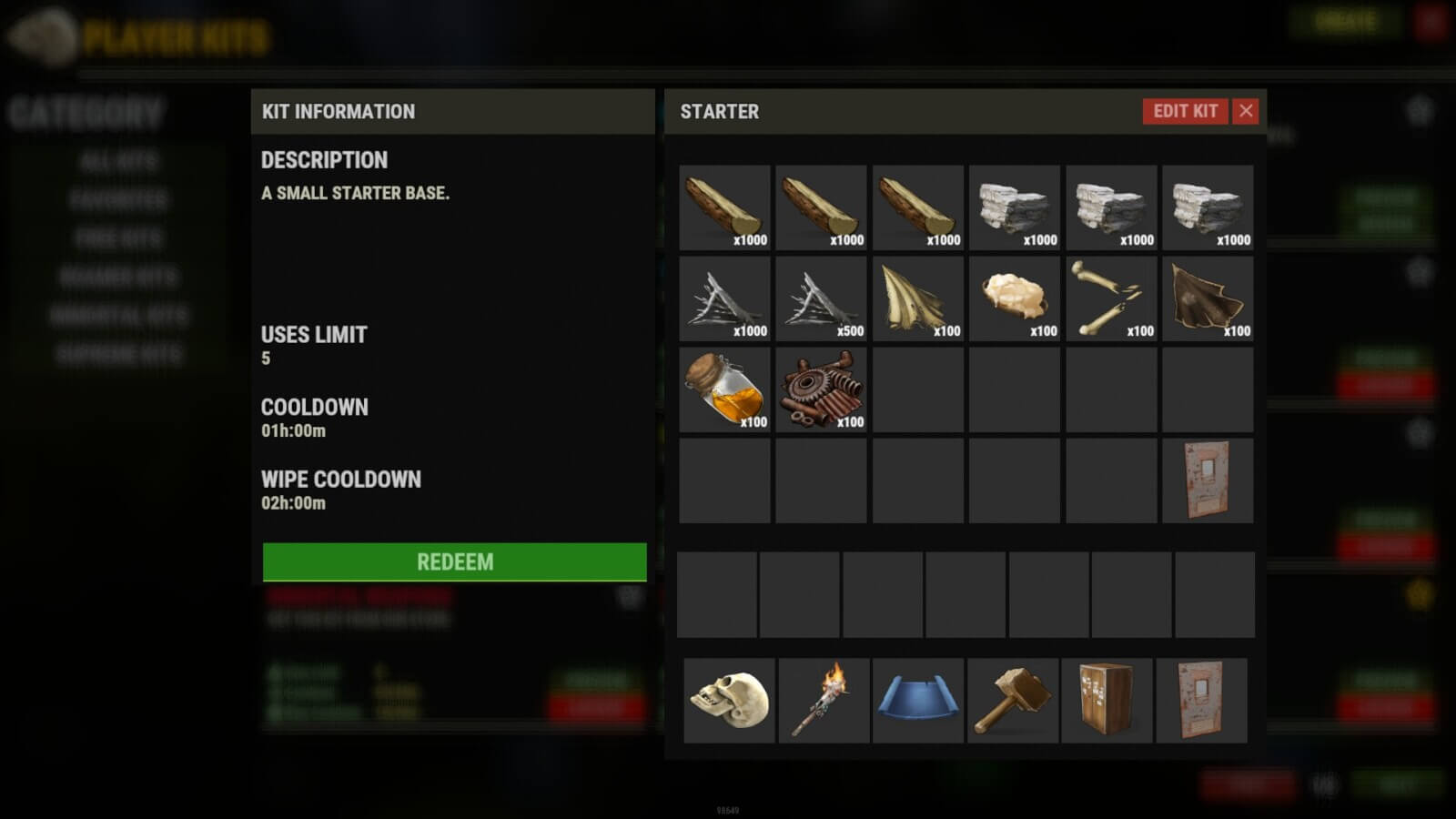Viewport: 1456px width, 819px height.
Task: Click the skull in the hotbar
Action: [x=729, y=700]
